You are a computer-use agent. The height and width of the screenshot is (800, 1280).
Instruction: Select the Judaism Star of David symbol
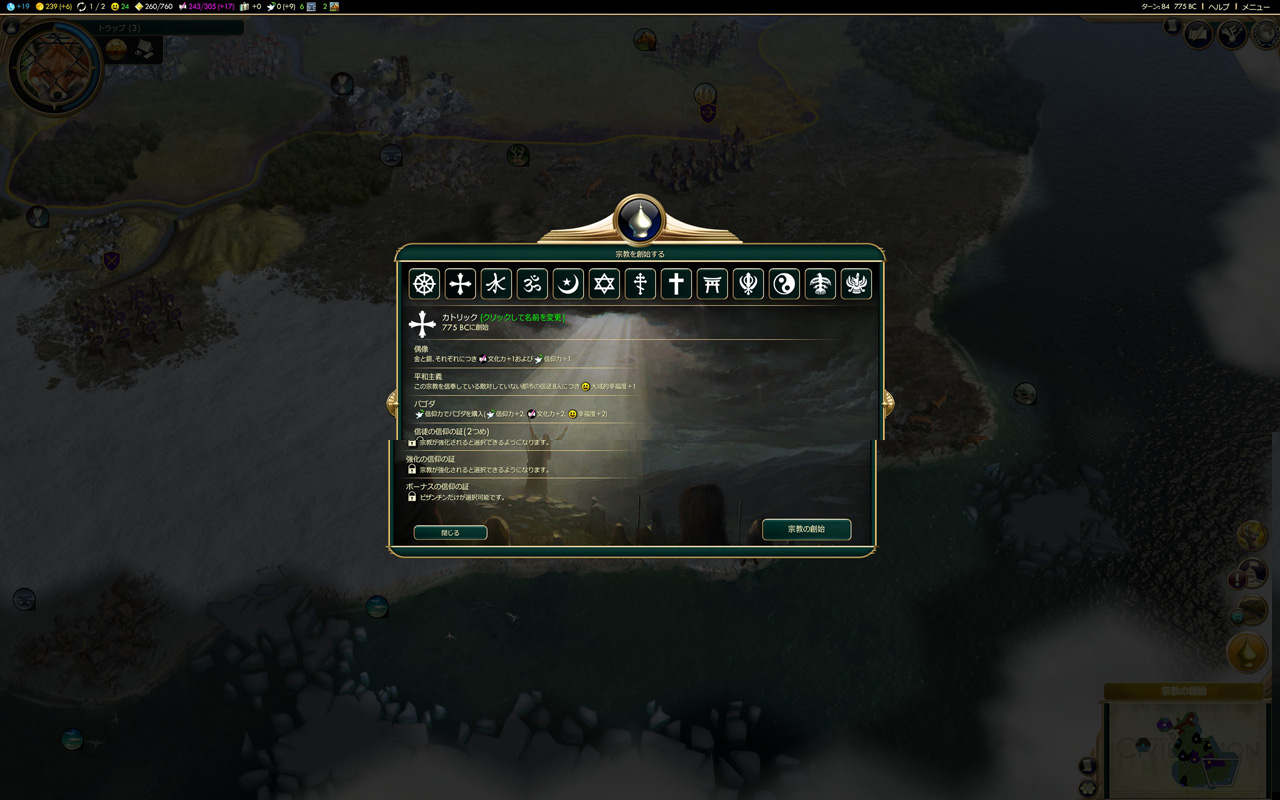click(604, 284)
